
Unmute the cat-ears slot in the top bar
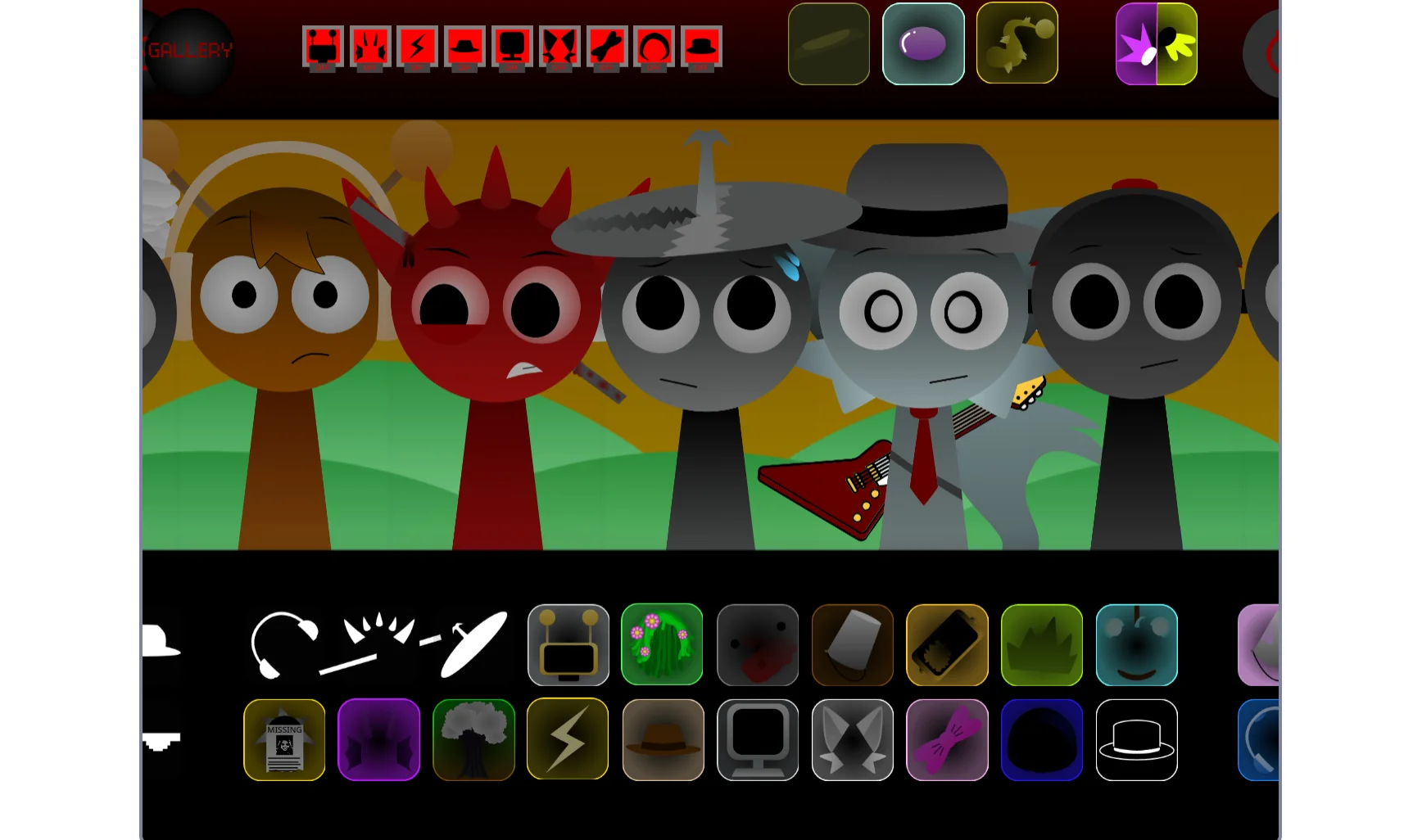coord(559,47)
